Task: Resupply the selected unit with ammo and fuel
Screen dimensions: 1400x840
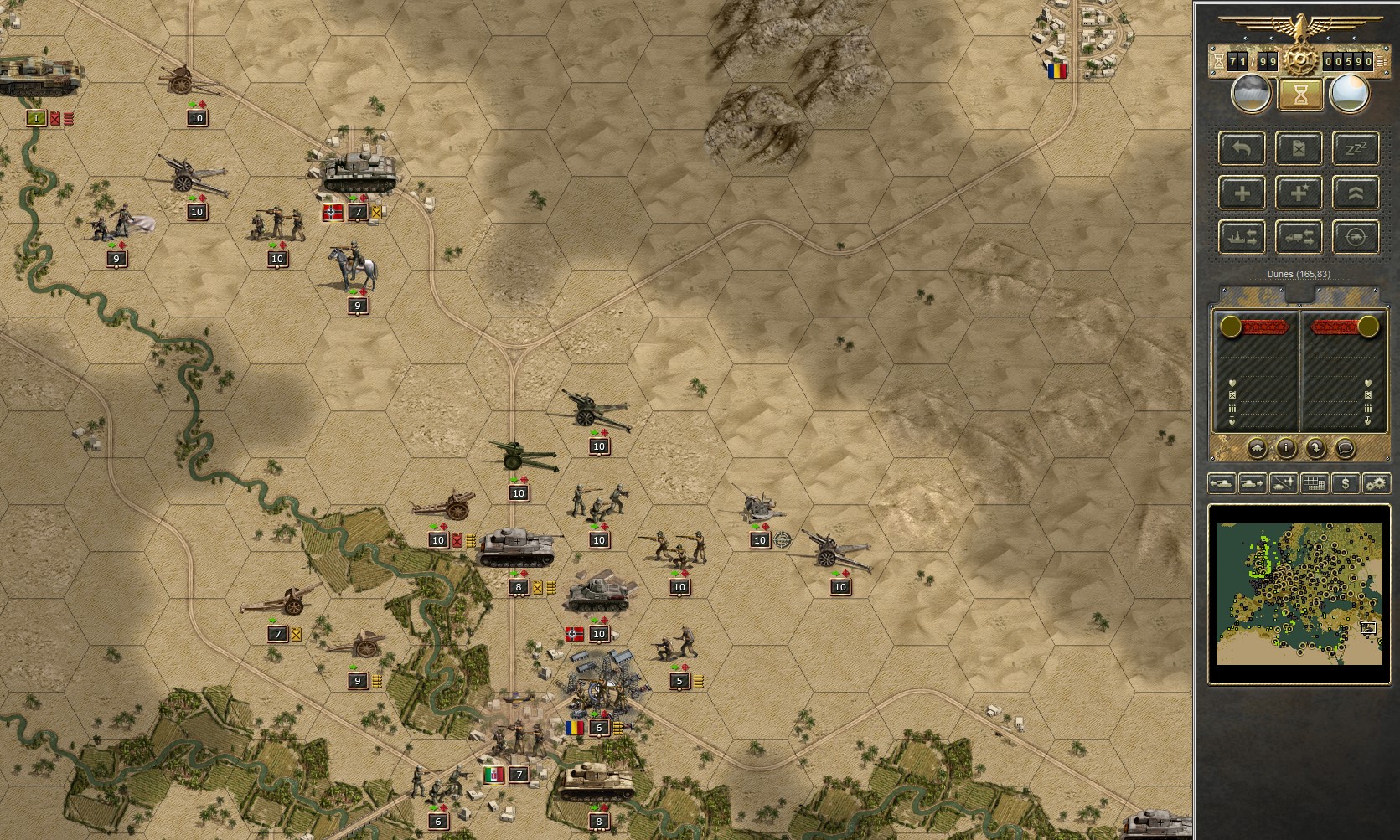Action: coord(1299,148)
